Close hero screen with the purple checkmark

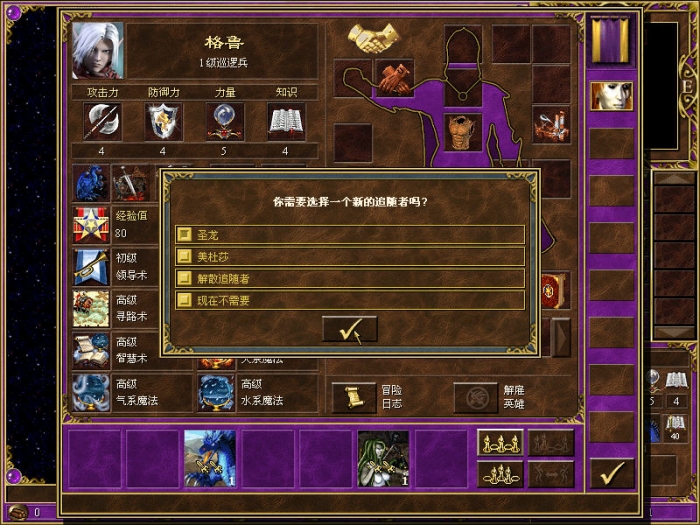point(611,472)
